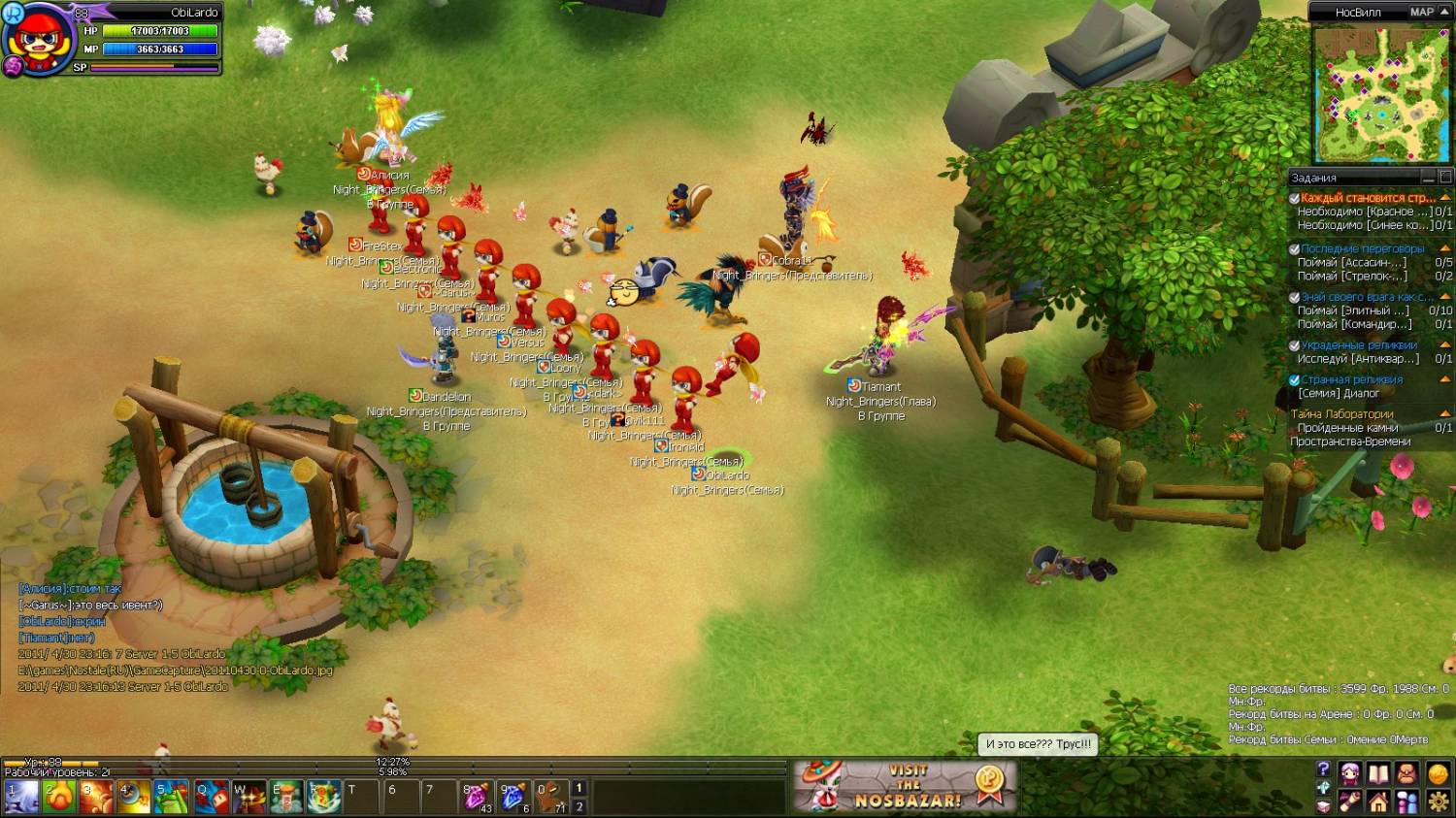
Task: Open the help question mark icon
Action: [x=1323, y=769]
